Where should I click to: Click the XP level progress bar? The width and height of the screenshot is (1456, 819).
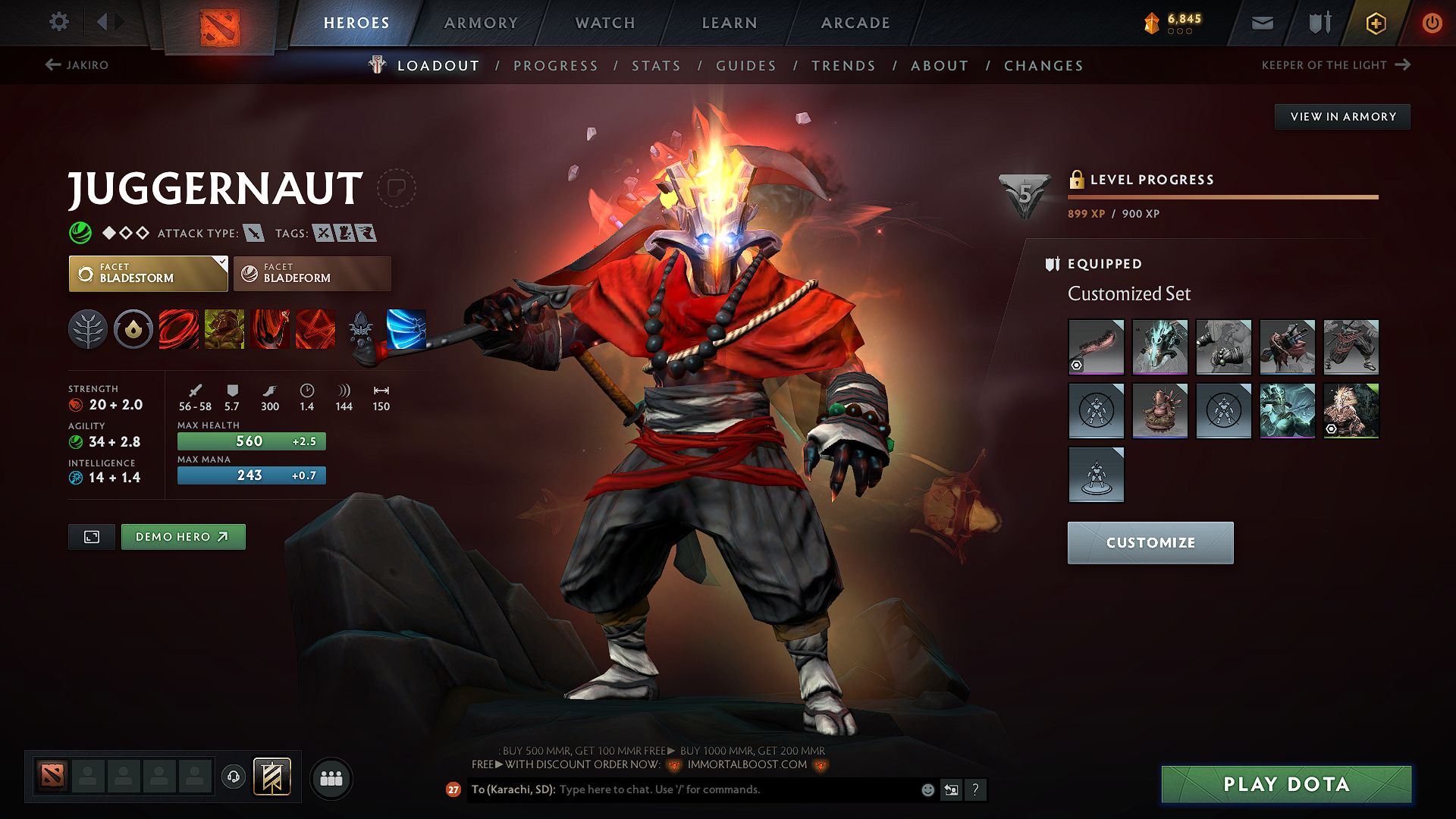click(1222, 196)
